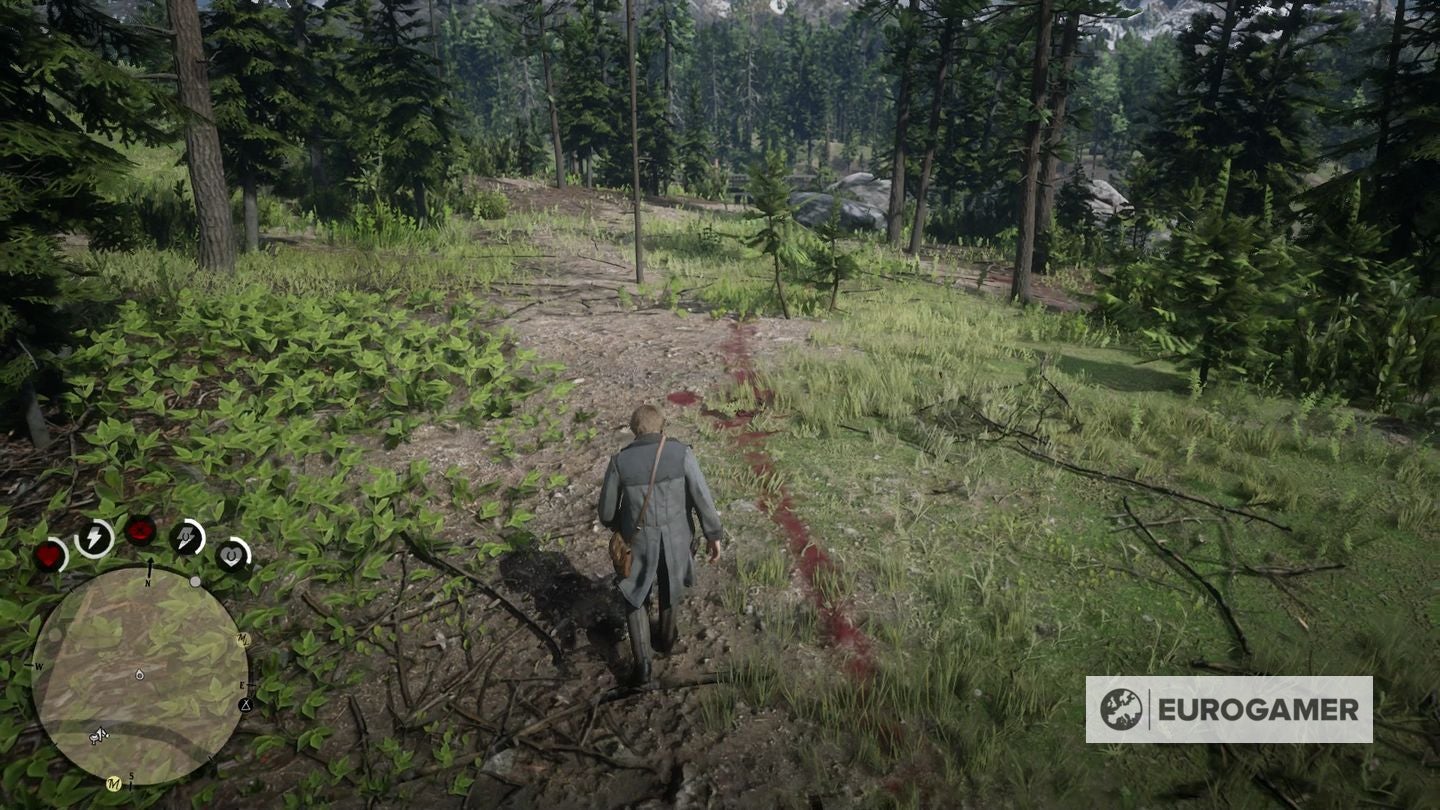Select the black camp icon on the minimap
Image resolution: width=1440 pixels, height=810 pixels.
point(245,706)
